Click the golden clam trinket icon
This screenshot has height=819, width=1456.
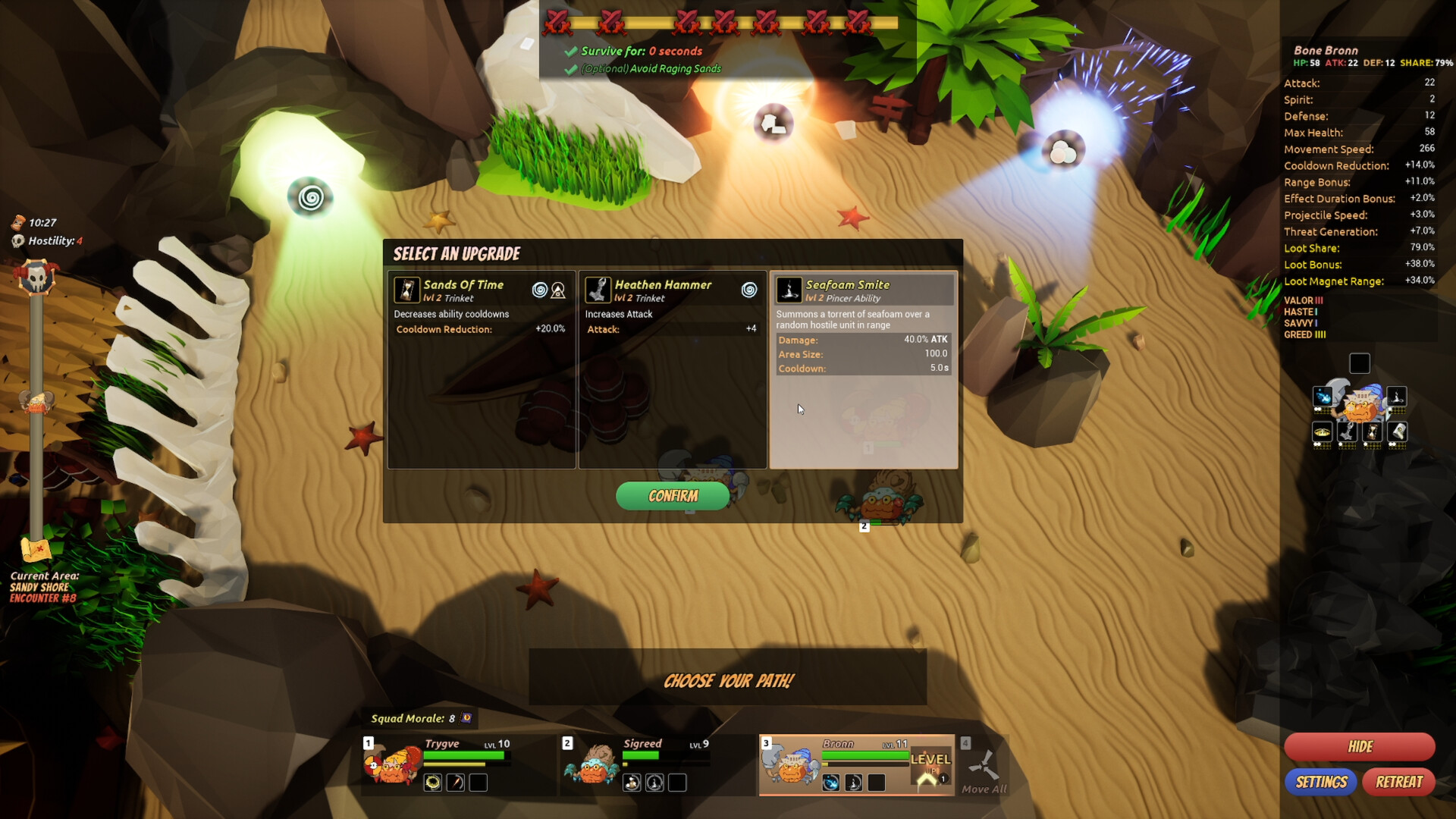[1323, 431]
